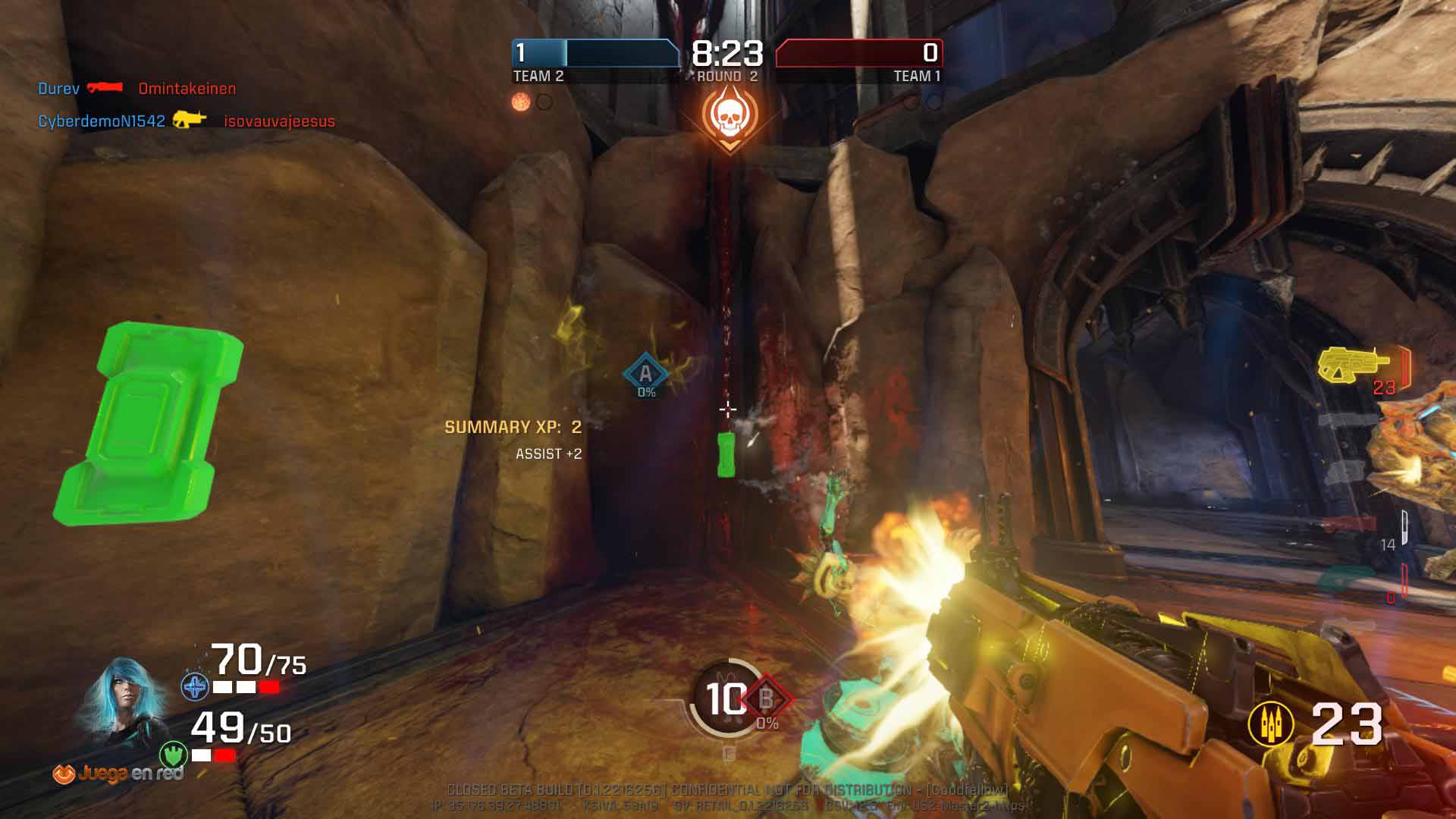The image size is (1456, 819).
Task: Click the orange skull emblem below the timer
Action: point(728,115)
